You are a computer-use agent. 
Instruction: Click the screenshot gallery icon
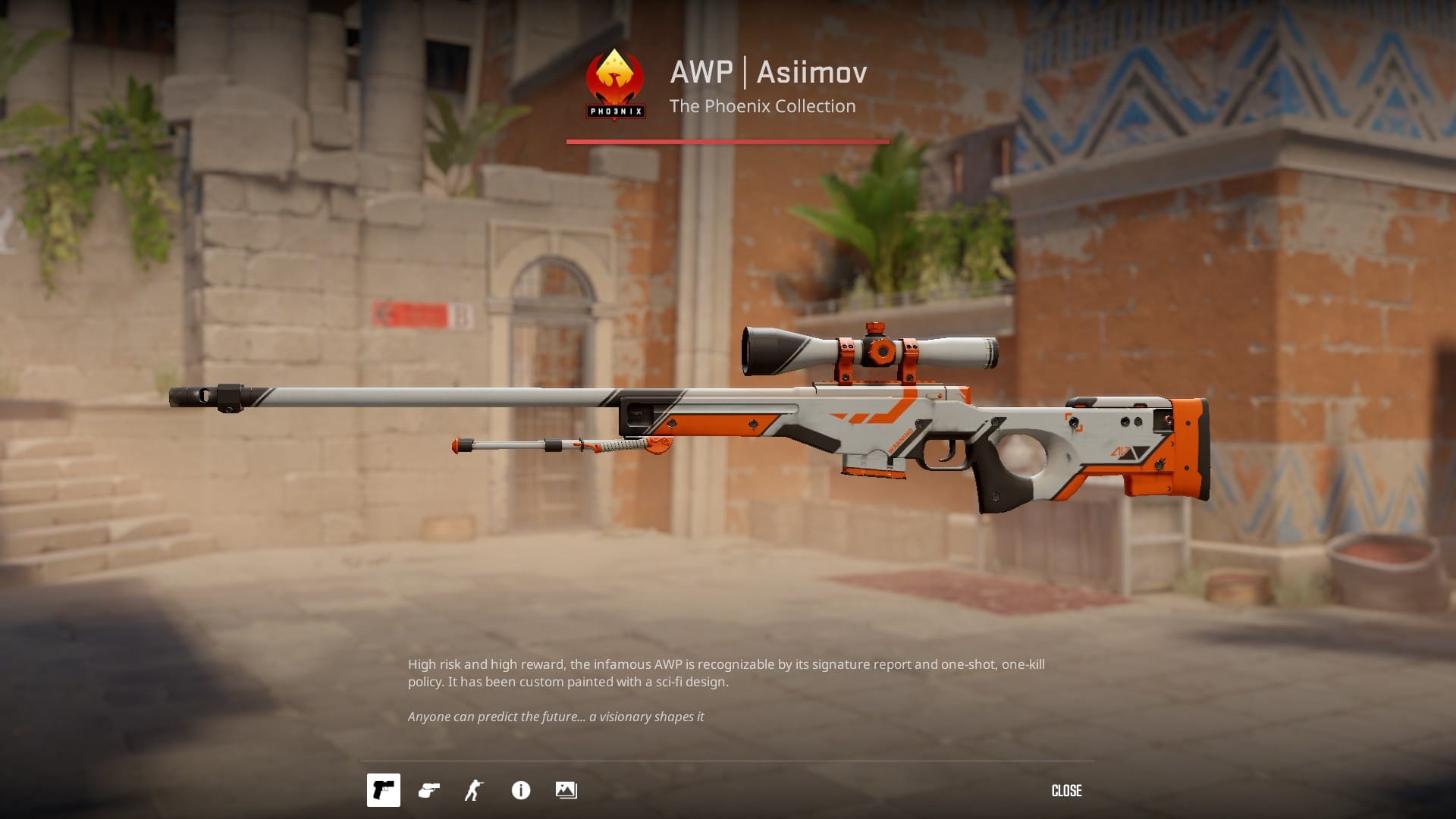[567, 790]
